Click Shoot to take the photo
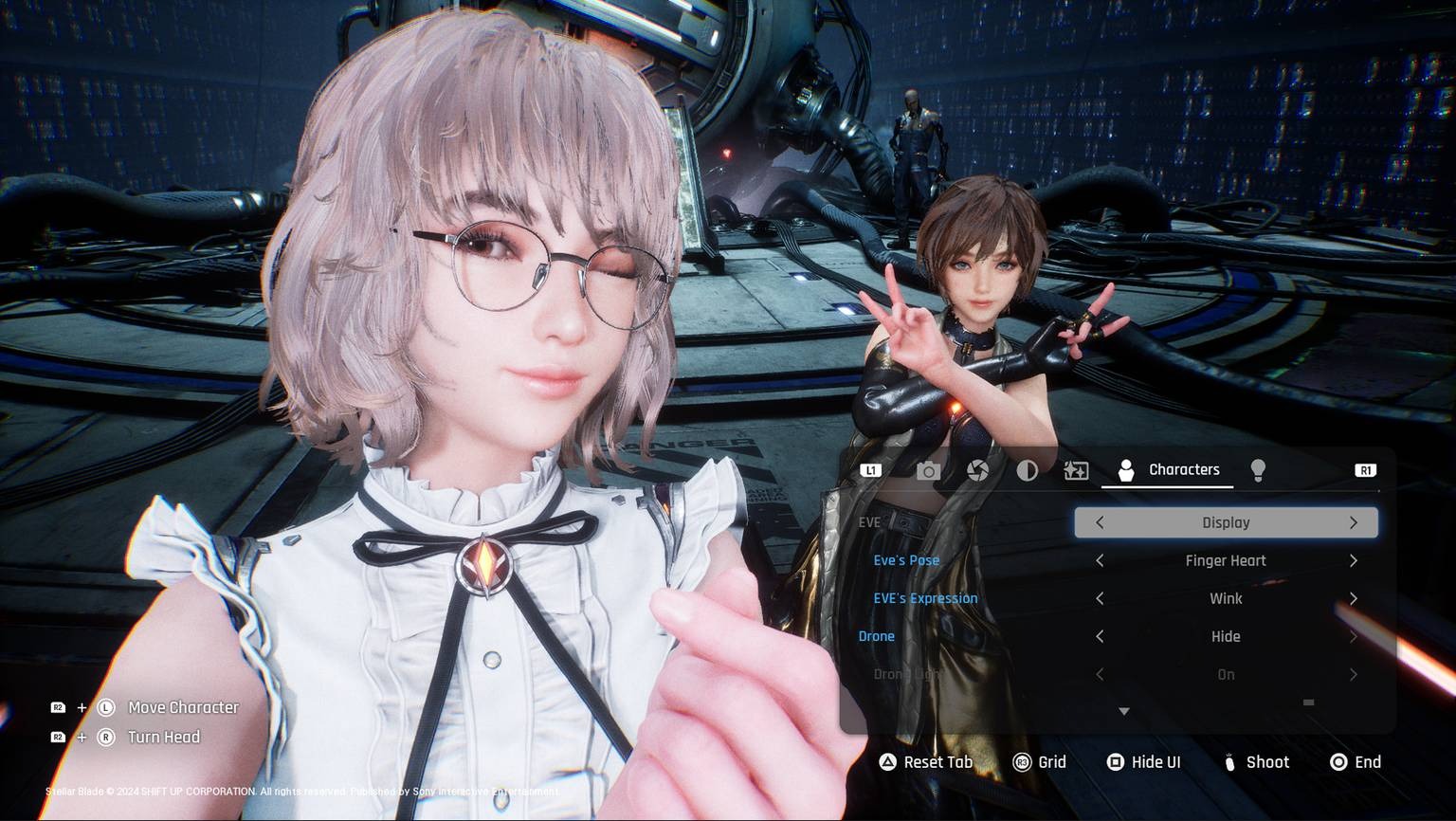The width and height of the screenshot is (1456, 821). pos(1257,761)
